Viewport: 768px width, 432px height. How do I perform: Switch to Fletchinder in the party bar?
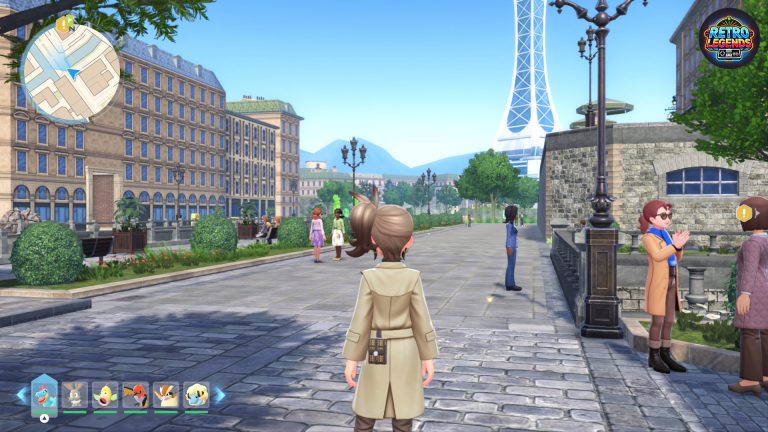[136, 396]
